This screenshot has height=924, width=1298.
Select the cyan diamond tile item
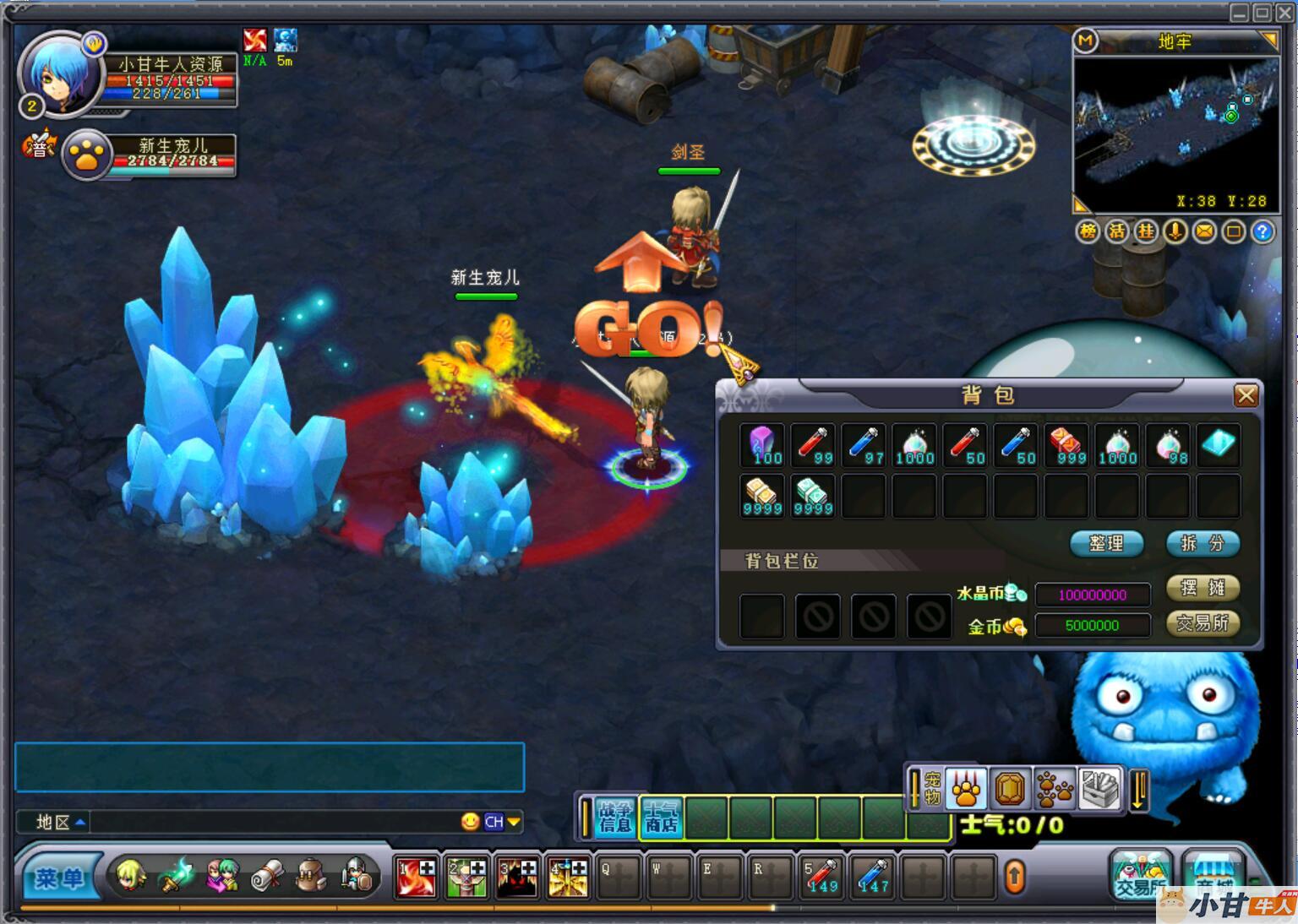[x=1218, y=444]
